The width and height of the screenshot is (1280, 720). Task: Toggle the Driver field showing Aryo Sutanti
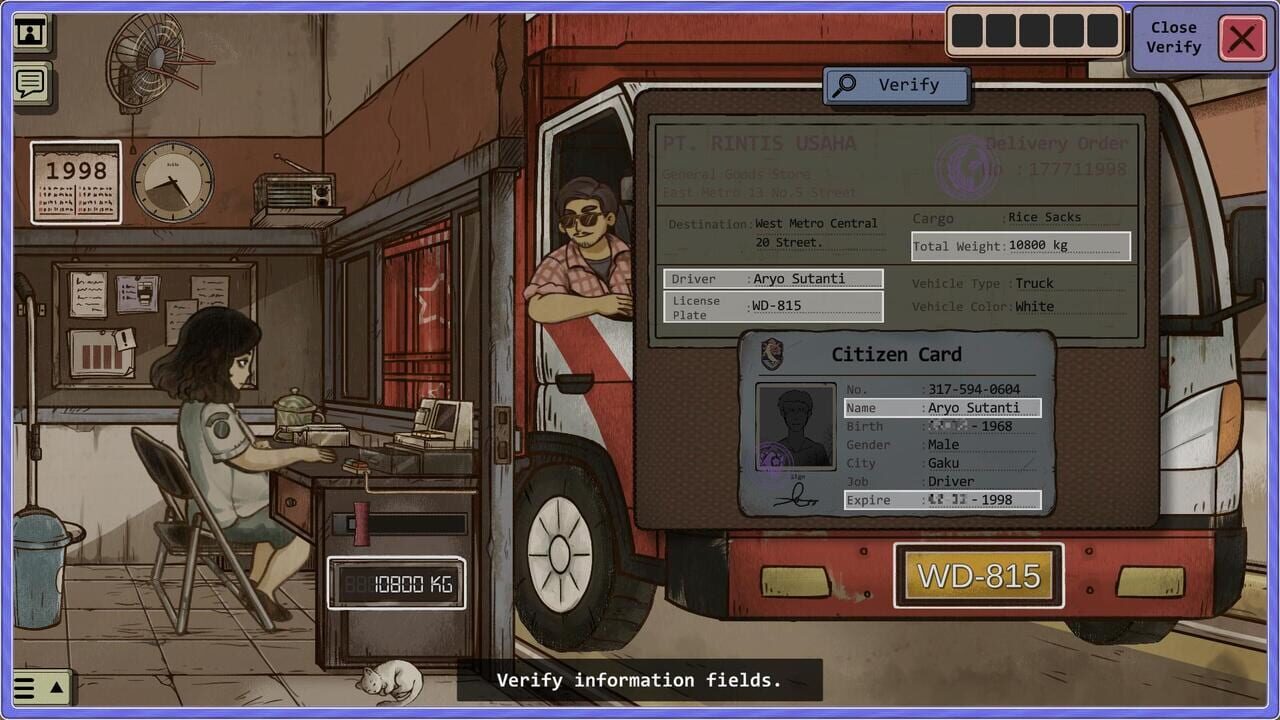pos(772,279)
